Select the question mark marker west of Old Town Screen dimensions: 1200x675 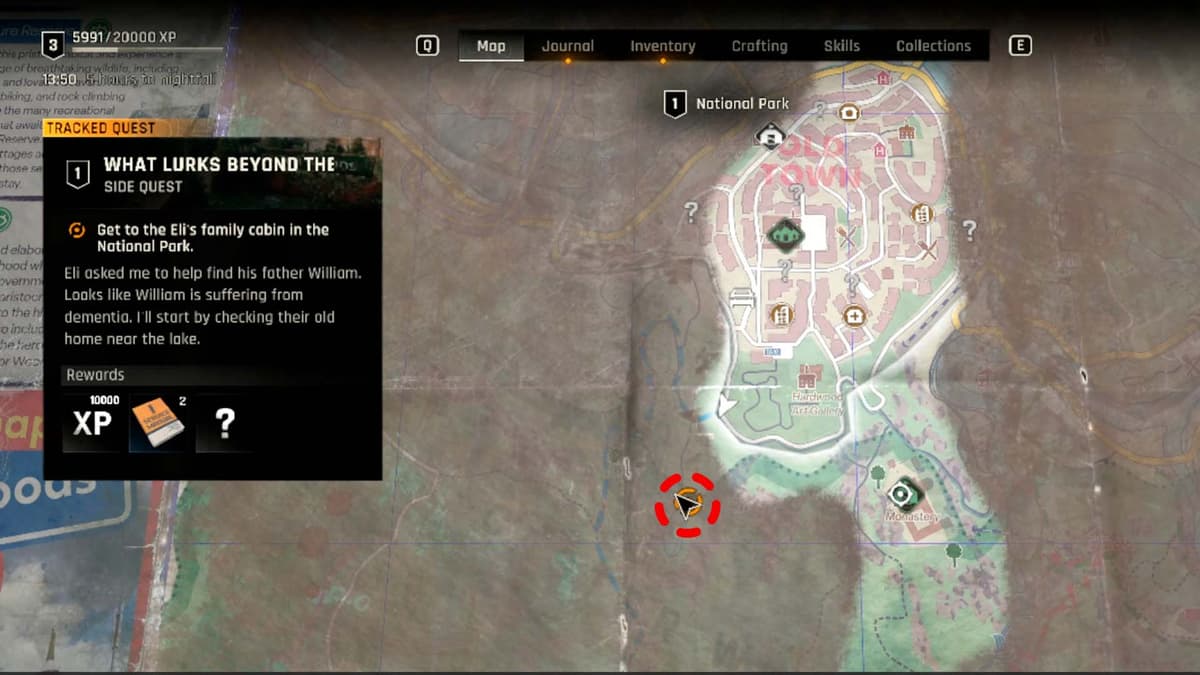[690, 211]
